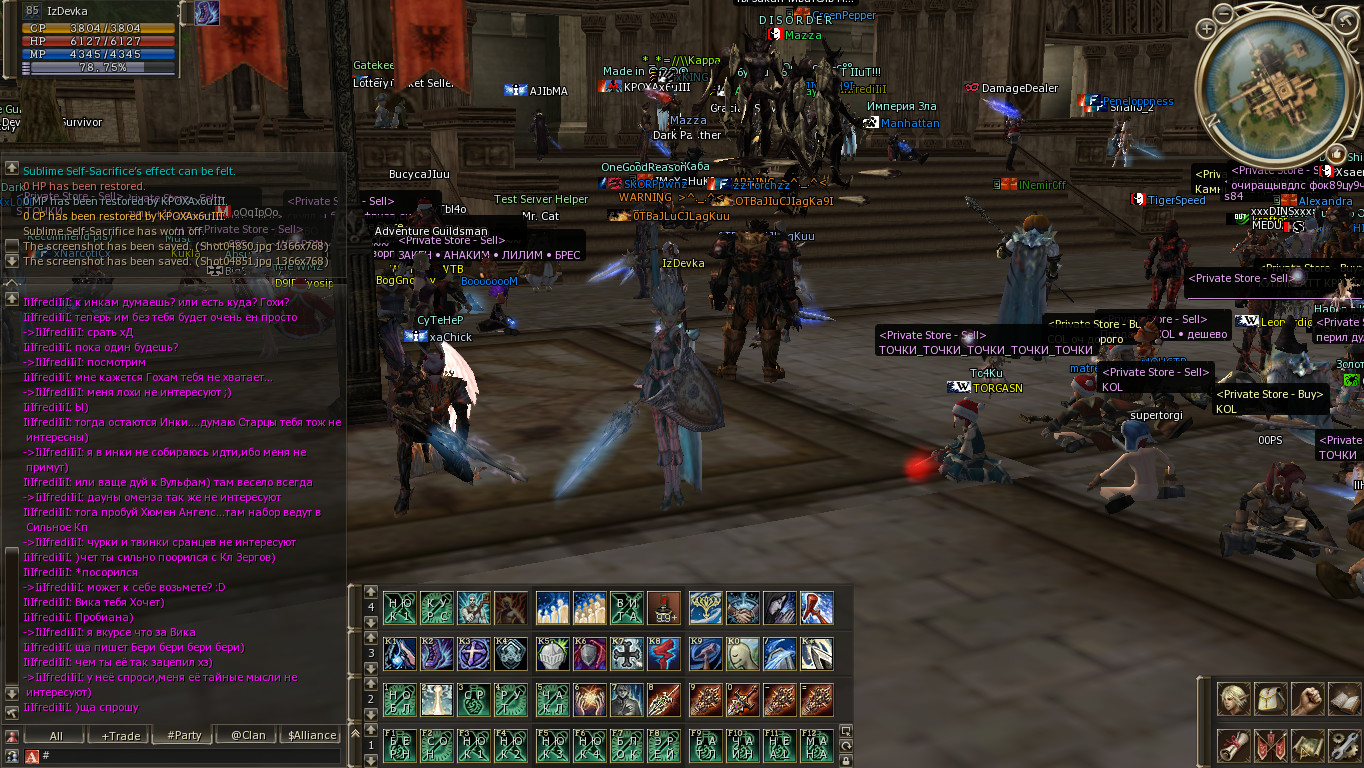Activate the red tornado skill (K8)

665,654
